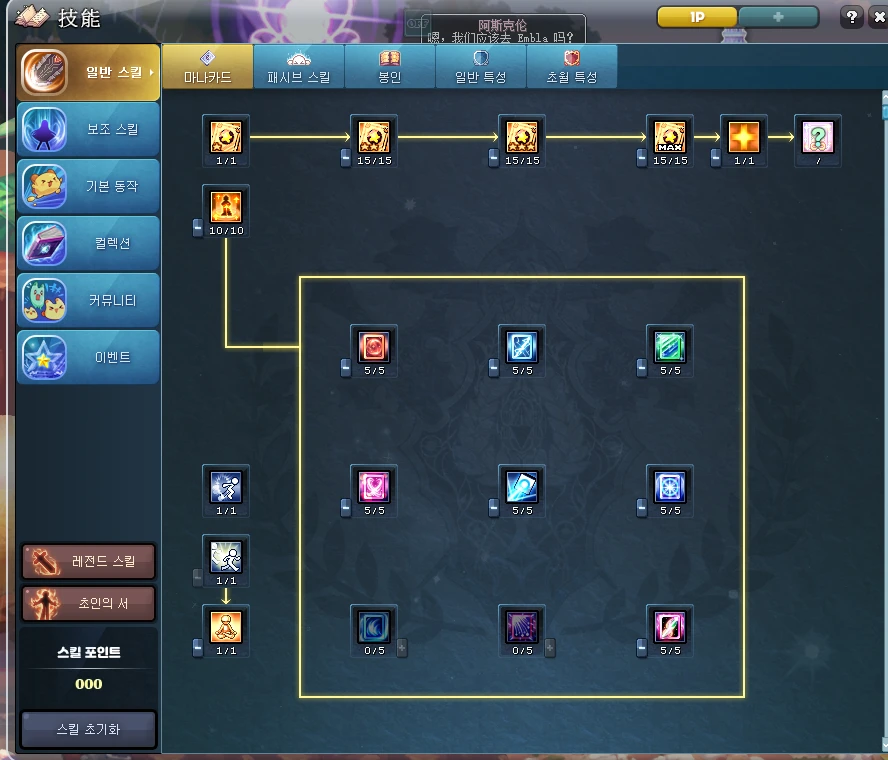The image size is (888, 760).
Task: Open the 보조 스킬 menu category
Action: click(x=88, y=130)
